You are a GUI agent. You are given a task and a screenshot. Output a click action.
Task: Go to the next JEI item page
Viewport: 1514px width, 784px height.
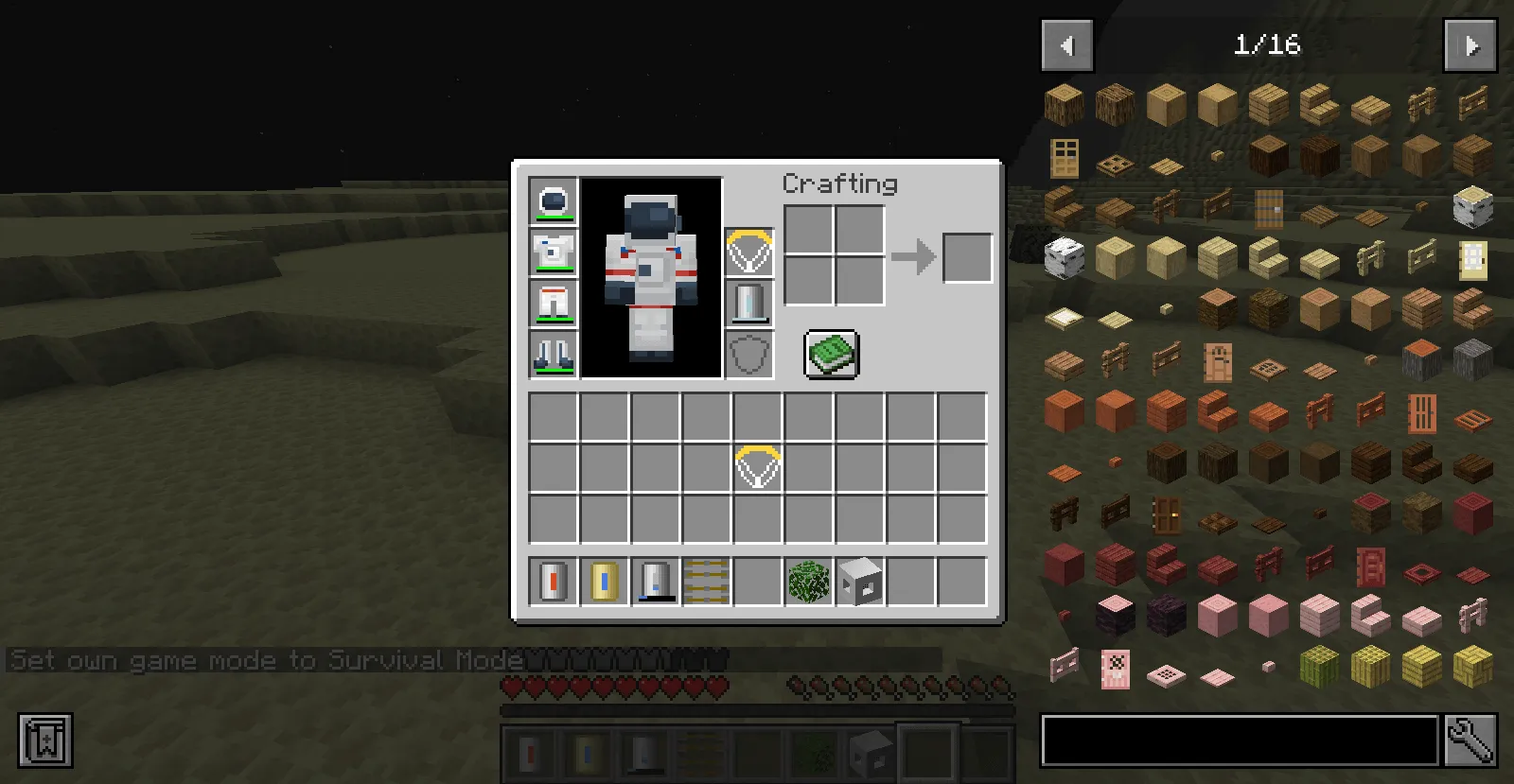(1470, 44)
